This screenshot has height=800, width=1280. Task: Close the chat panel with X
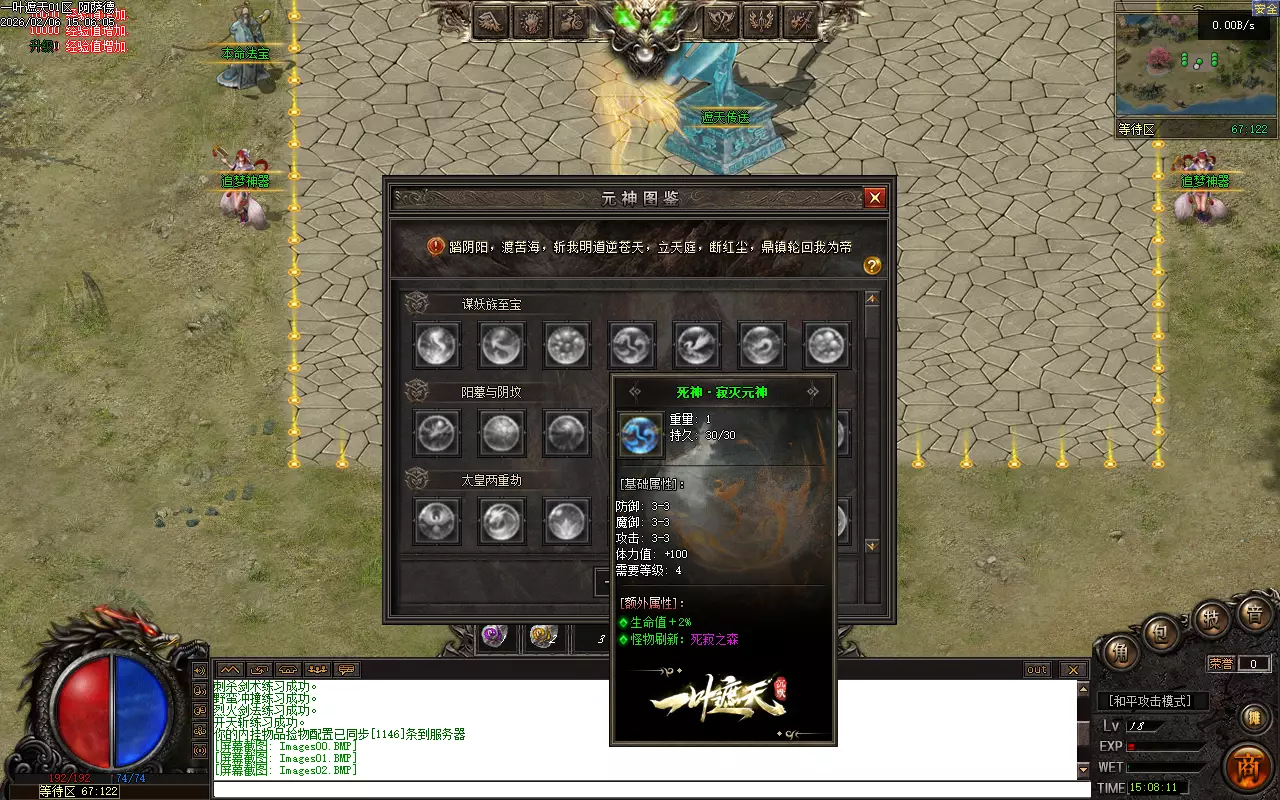coord(1073,669)
